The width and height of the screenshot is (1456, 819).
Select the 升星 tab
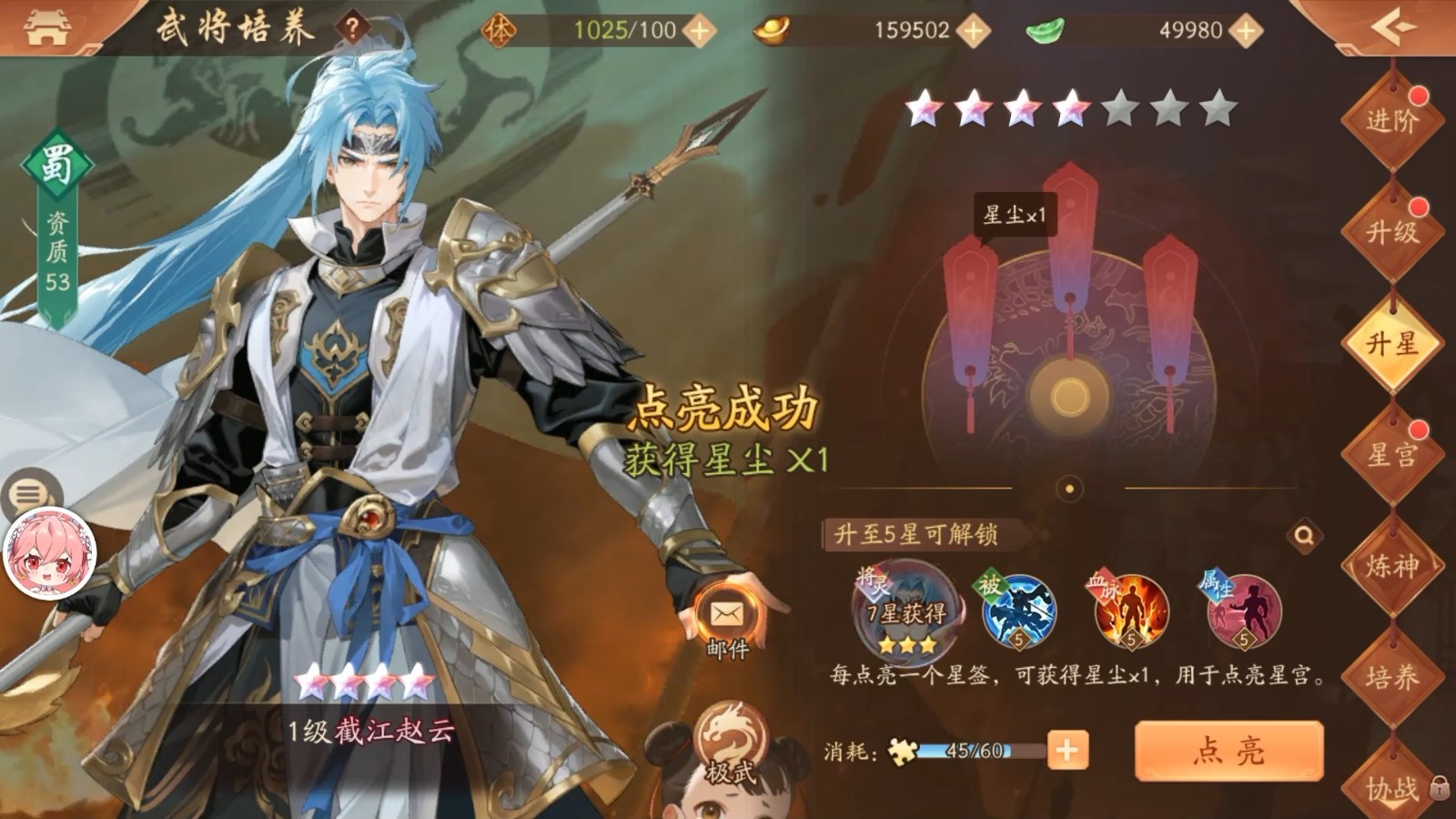click(1391, 344)
